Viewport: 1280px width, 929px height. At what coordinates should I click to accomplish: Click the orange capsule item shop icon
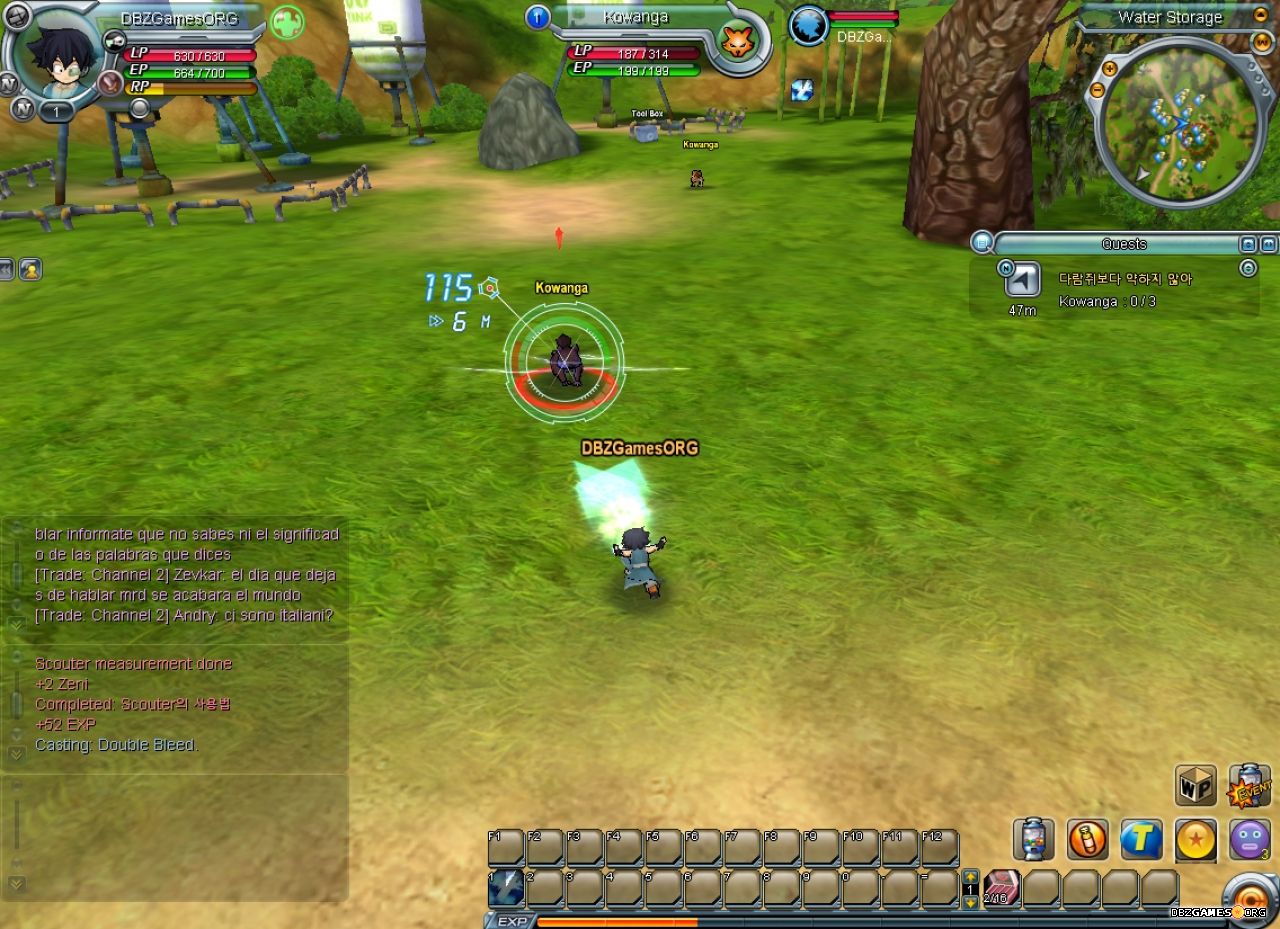[x=1088, y=838]
